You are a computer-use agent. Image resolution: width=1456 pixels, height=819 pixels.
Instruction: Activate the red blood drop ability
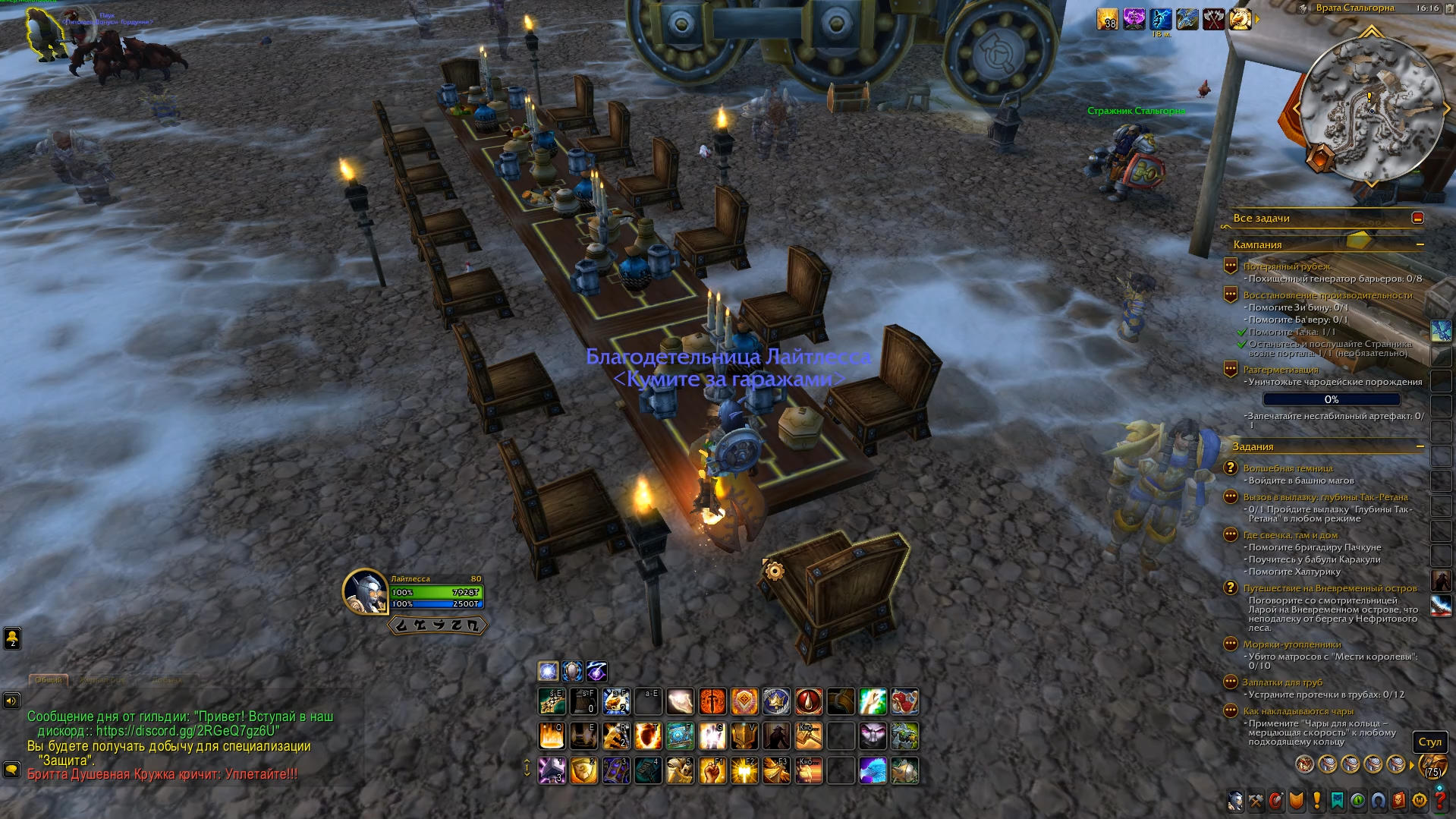click(809, 702)
